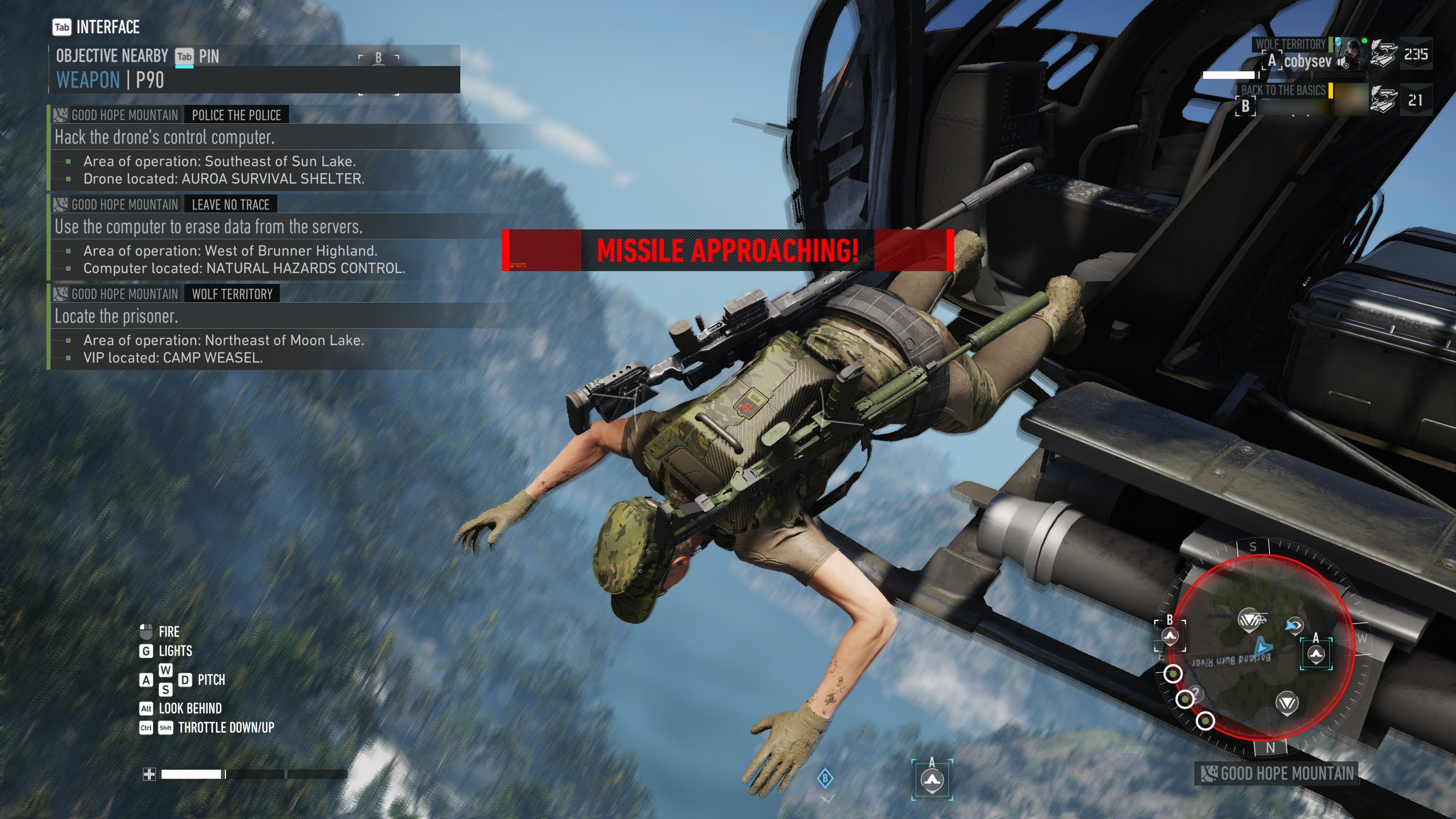Select the Leave No Trace mission entry

pos(230,205)
